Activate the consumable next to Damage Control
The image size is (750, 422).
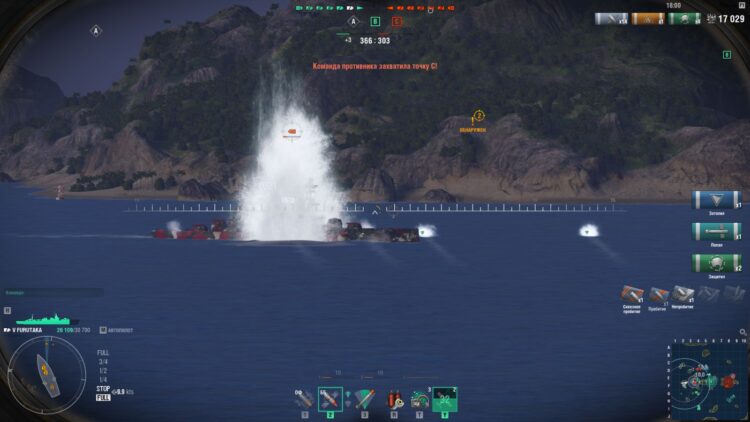pyautogui.click(x=419, y=399)
